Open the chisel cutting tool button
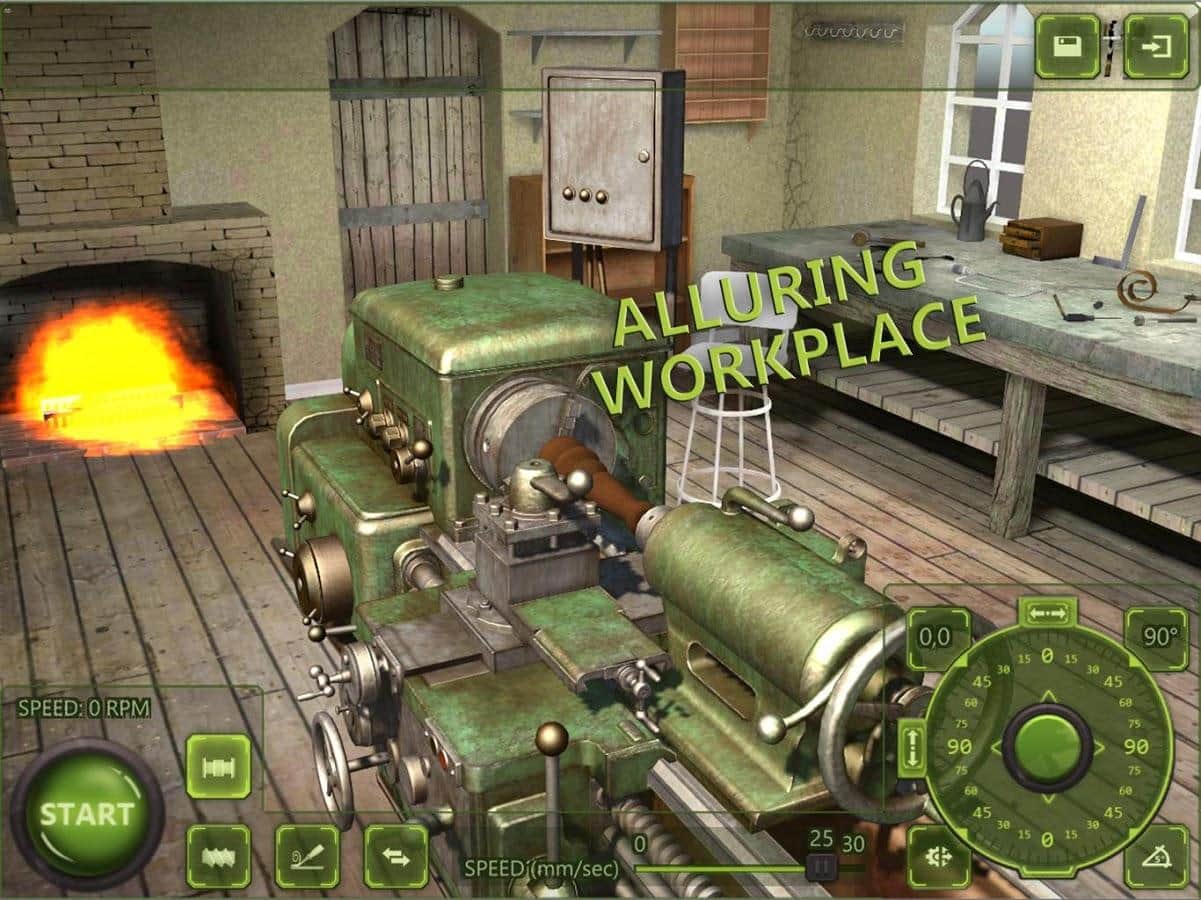Viewport: 1201px width, 900px height. 307,856
